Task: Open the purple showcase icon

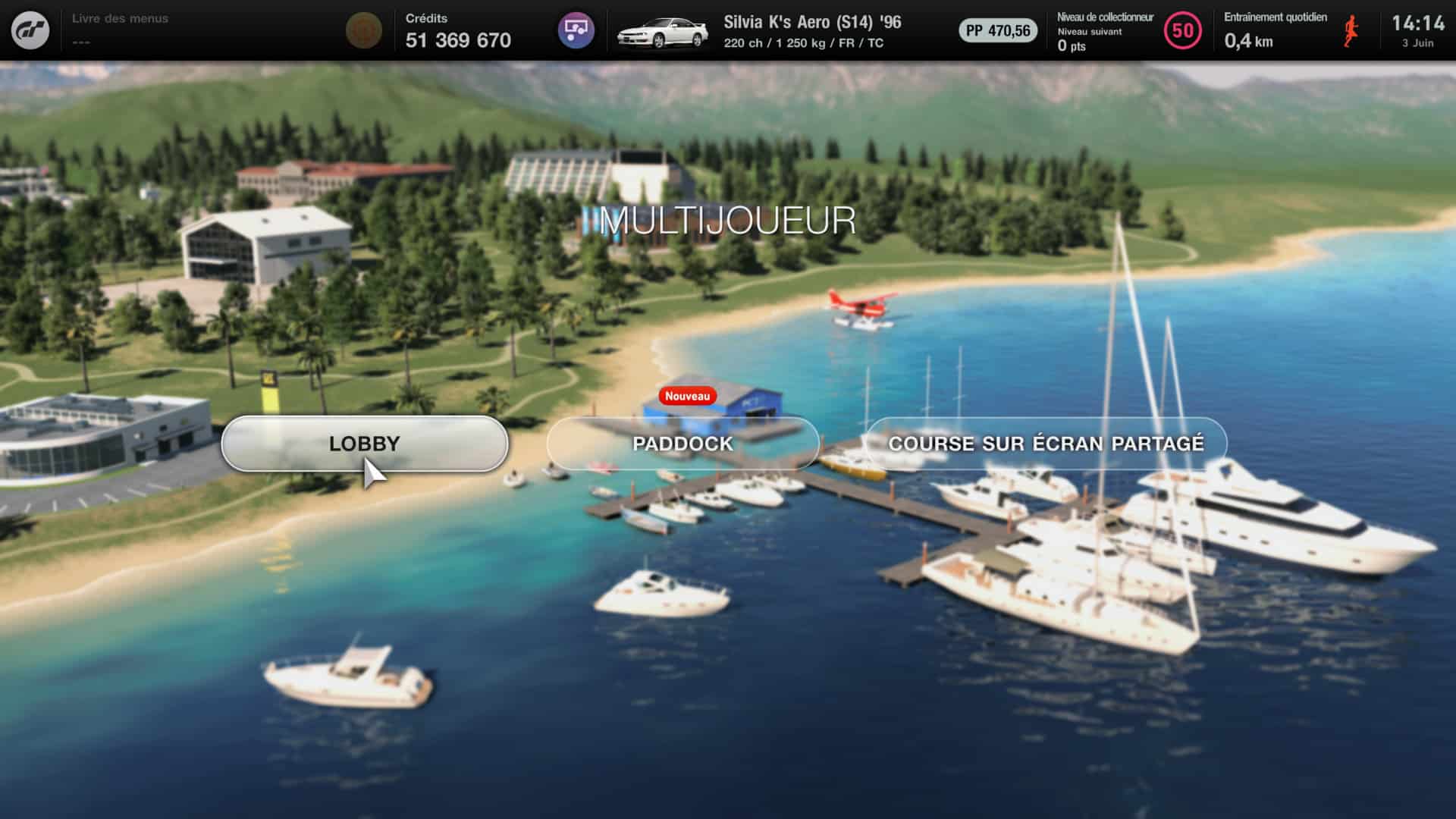Action: 576,30
